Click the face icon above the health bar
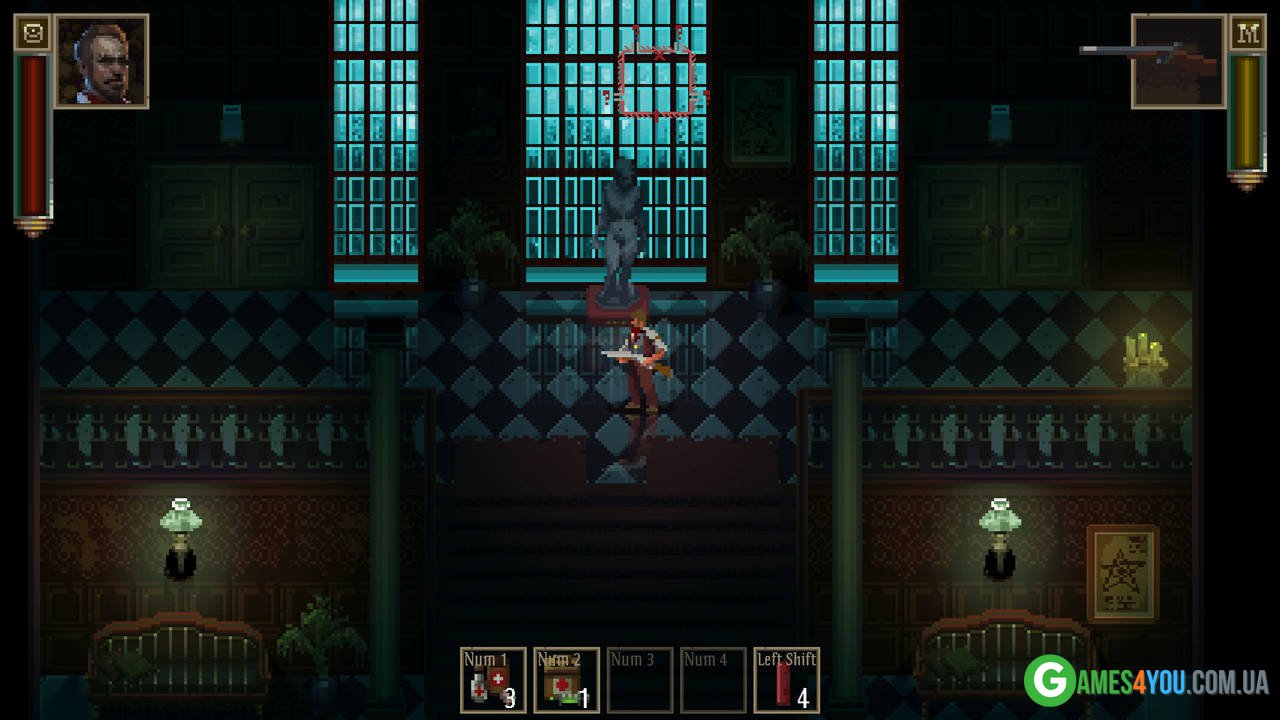The height and width of the screenshot is (720, 1280). tap(33, 33)
